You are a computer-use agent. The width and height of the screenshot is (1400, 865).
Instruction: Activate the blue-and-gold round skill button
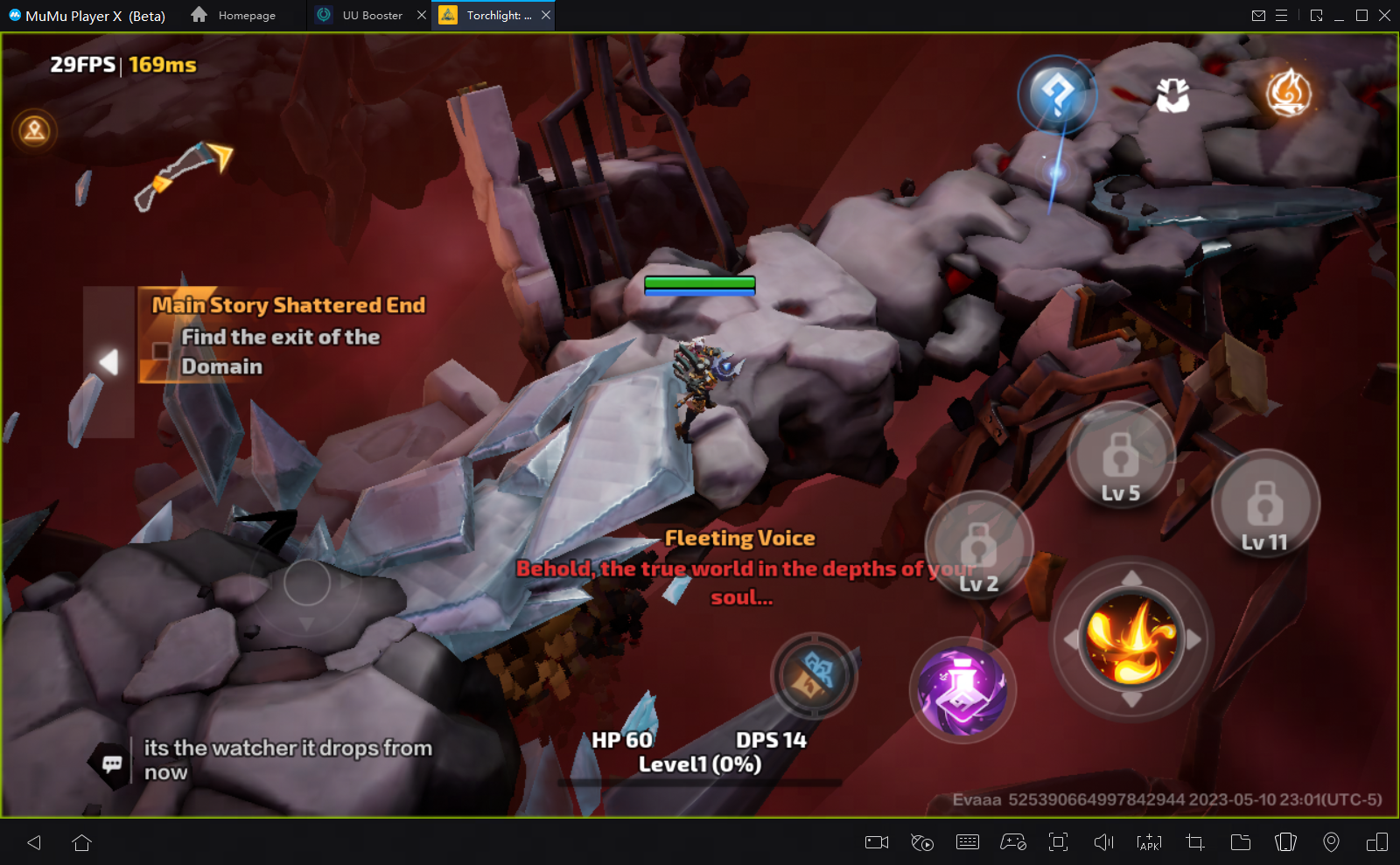click(814, 677)
